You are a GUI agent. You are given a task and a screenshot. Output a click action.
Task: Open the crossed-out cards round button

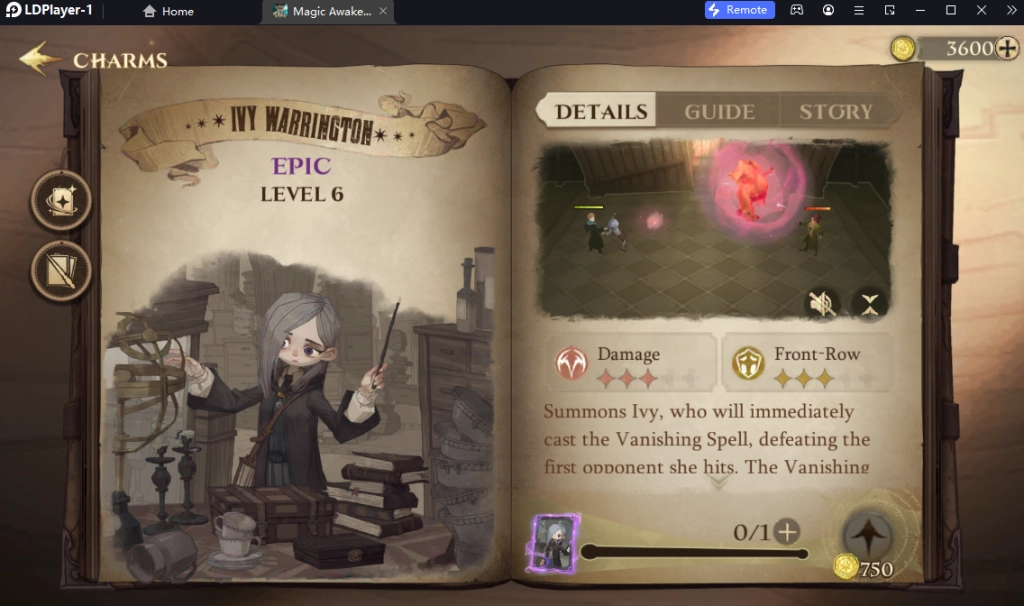click(x=62, y=271)
